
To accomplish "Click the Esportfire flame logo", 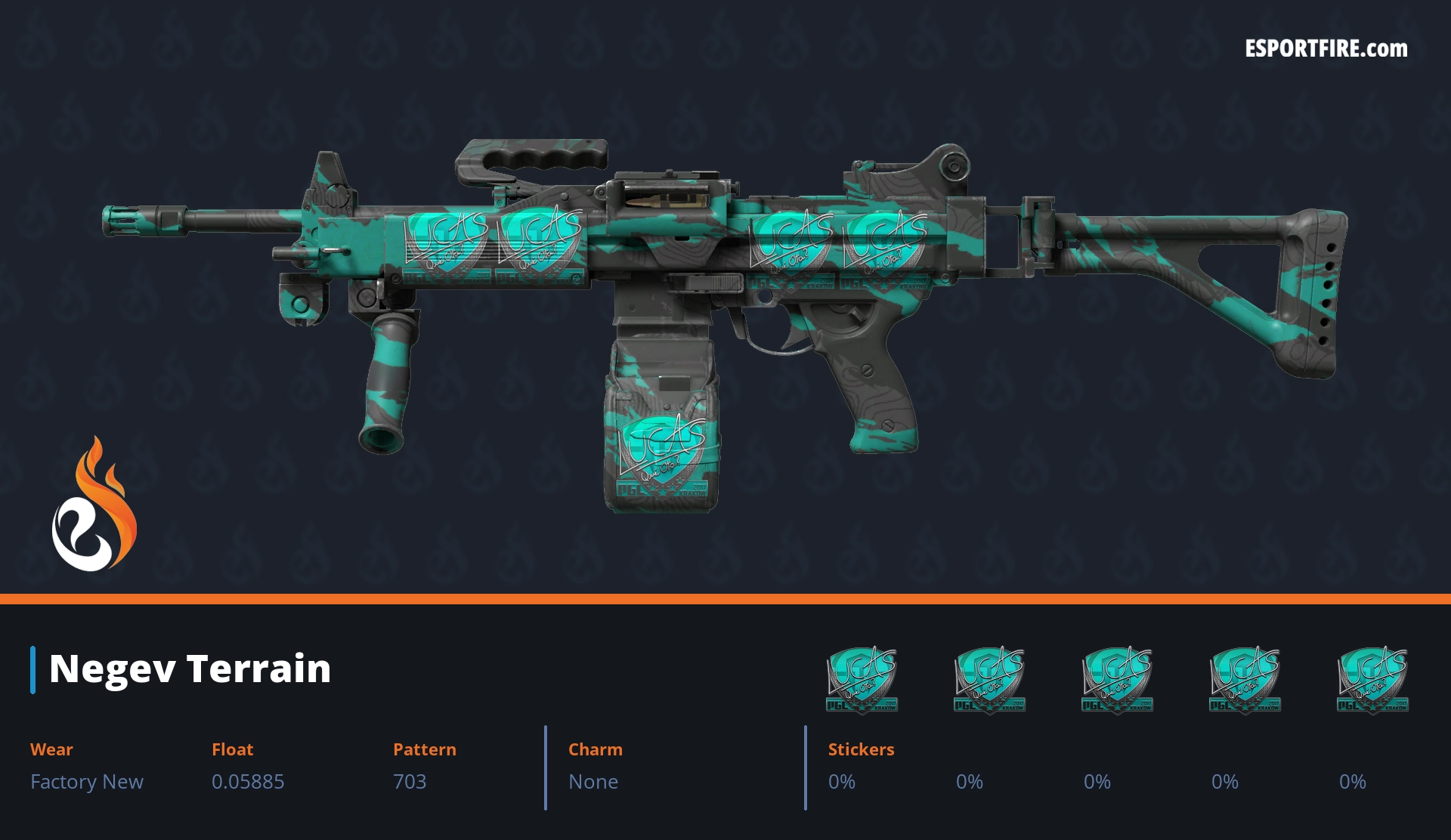I will point(94,505).
